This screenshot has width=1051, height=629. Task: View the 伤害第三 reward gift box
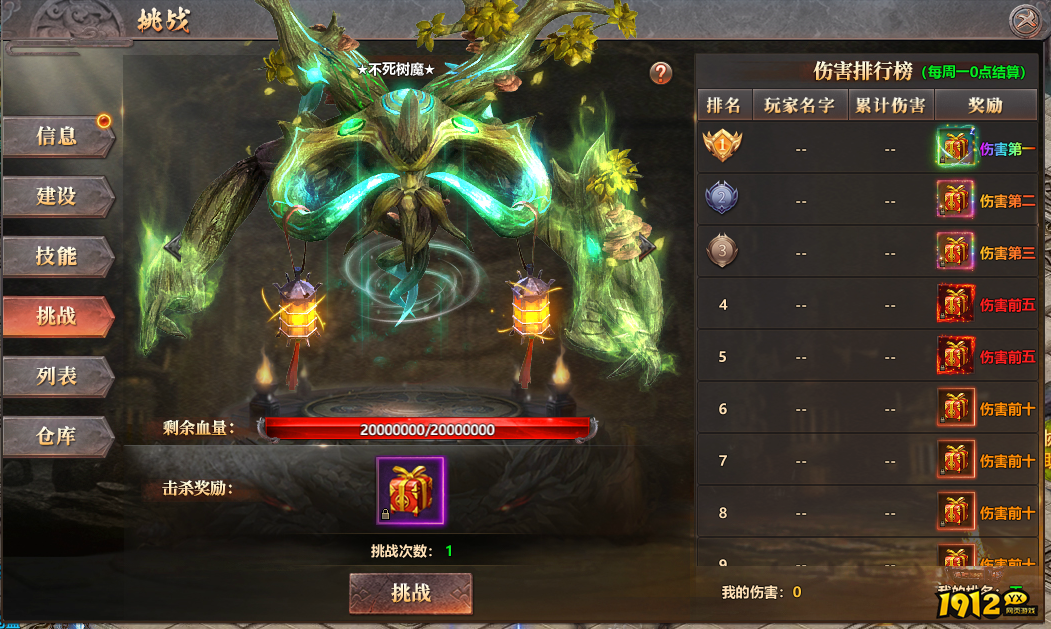click(x=955, y=252)
